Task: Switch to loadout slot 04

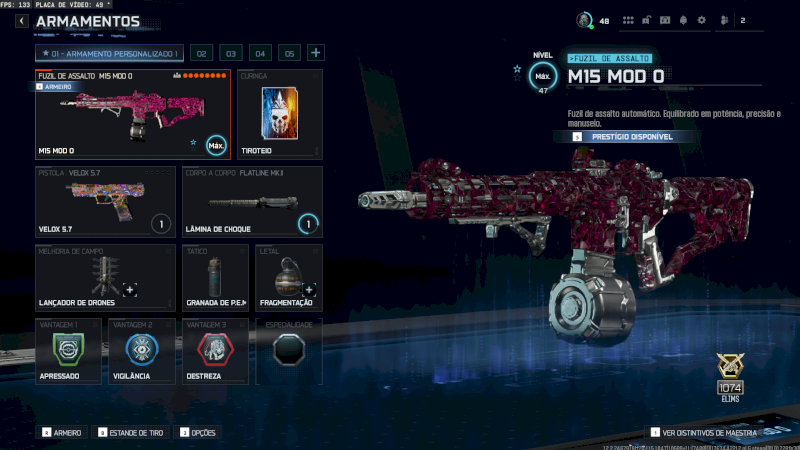Action: 260,53
